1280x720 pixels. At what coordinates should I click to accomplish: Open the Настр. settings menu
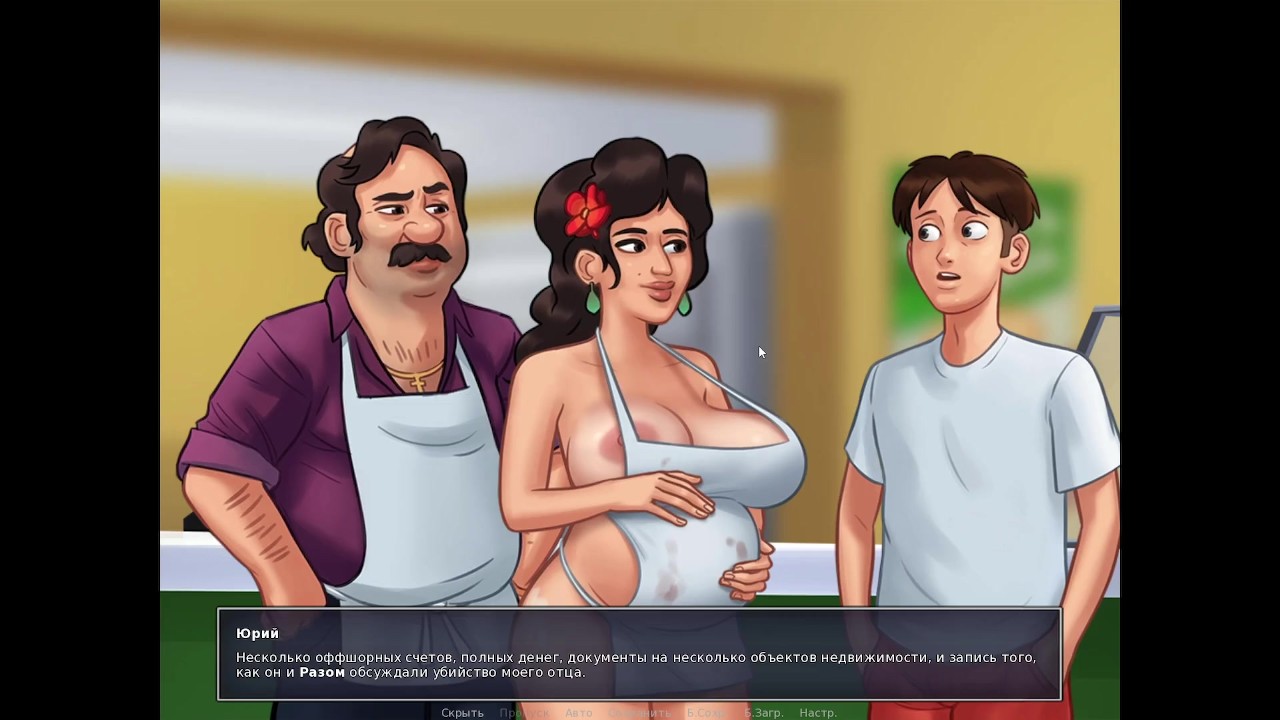tap(818, 713)
